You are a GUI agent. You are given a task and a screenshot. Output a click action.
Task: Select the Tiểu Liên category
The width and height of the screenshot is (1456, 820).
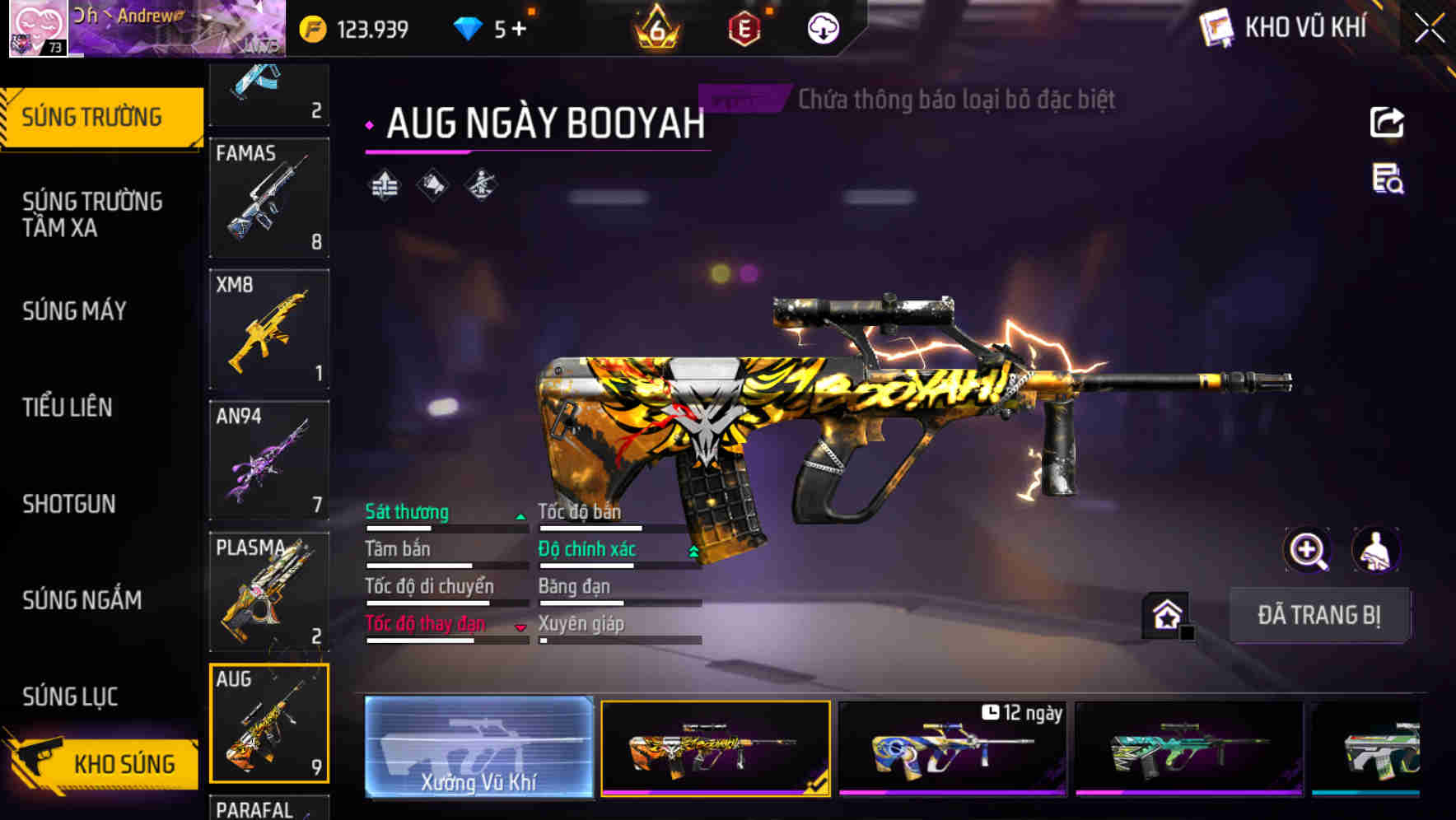point(68,408)
